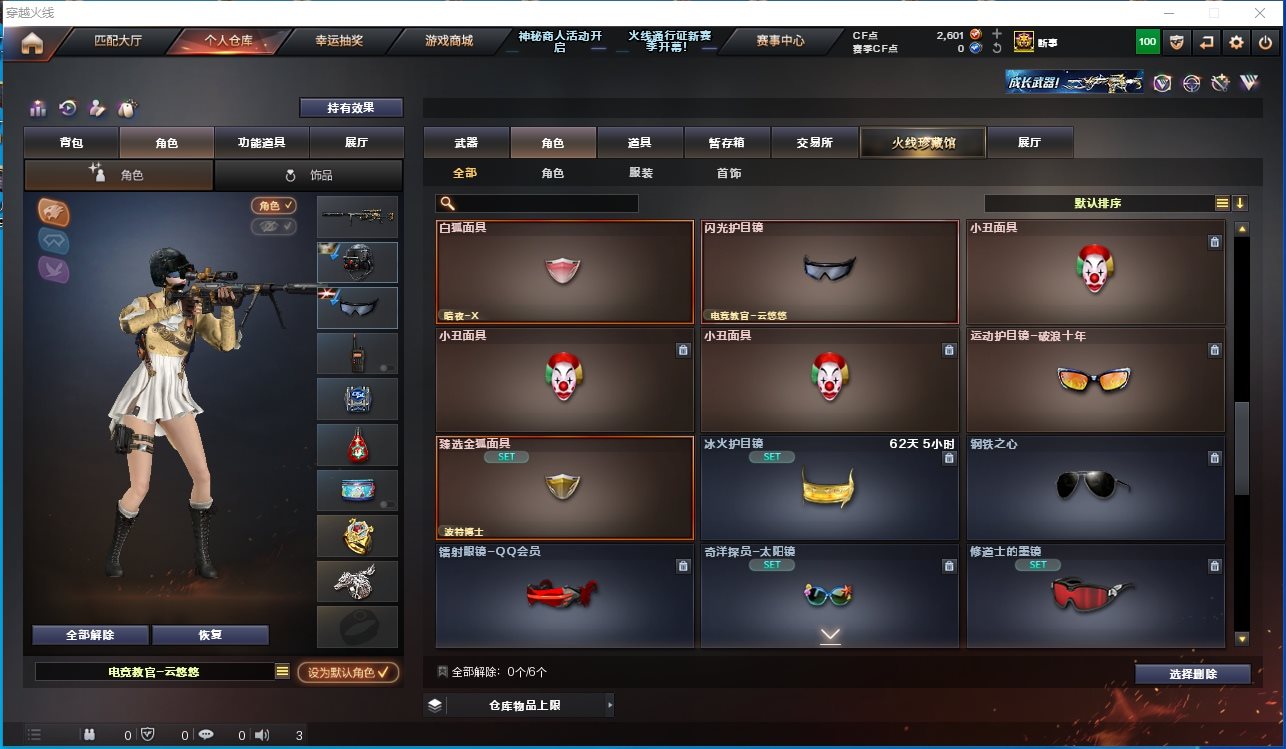Open the 匹配大厅 matchmaking lobby
Screen dimensions: 1286x749
point(118,41)
